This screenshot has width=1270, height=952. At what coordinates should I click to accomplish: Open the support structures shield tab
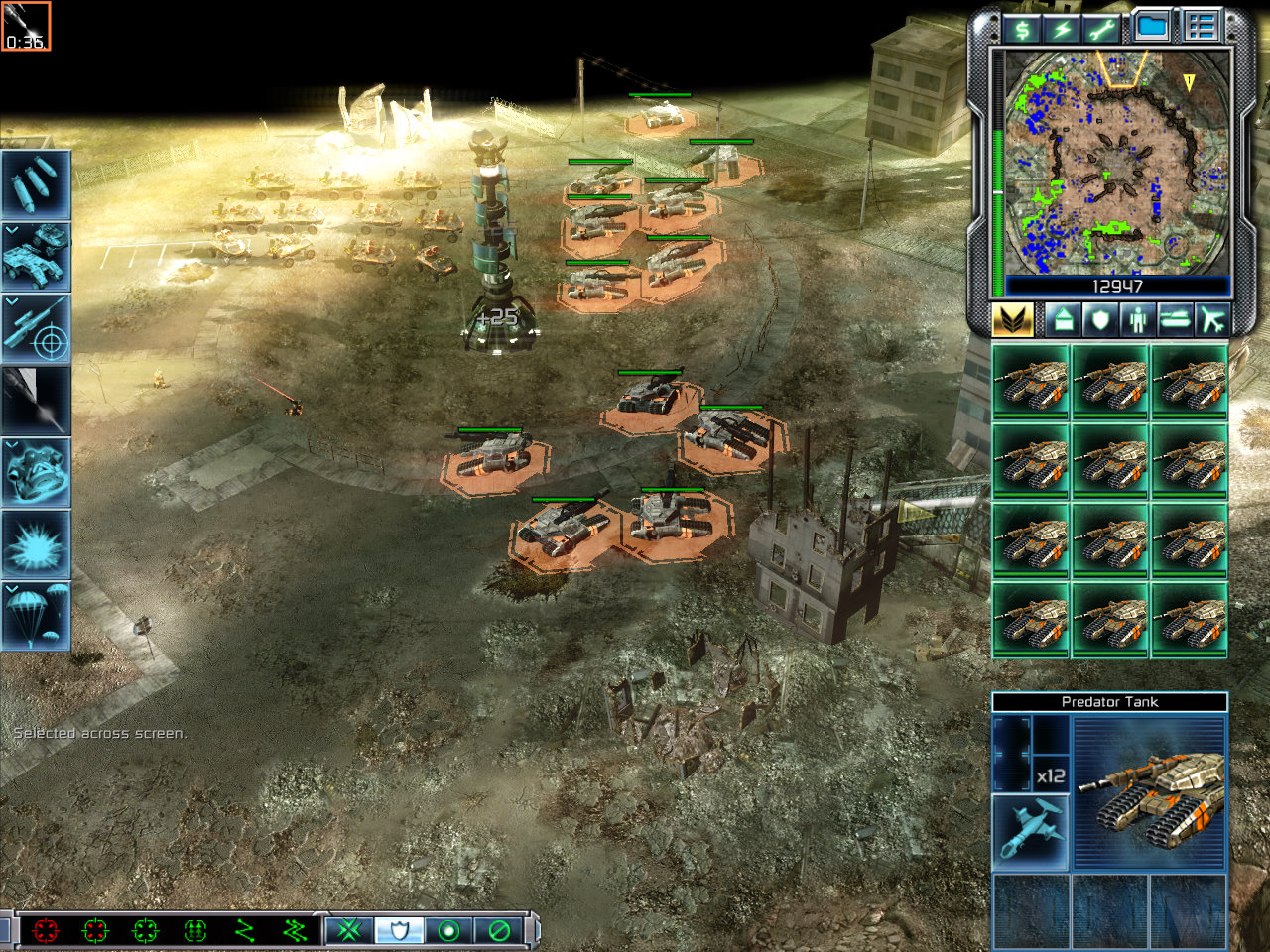(1099, 320)
